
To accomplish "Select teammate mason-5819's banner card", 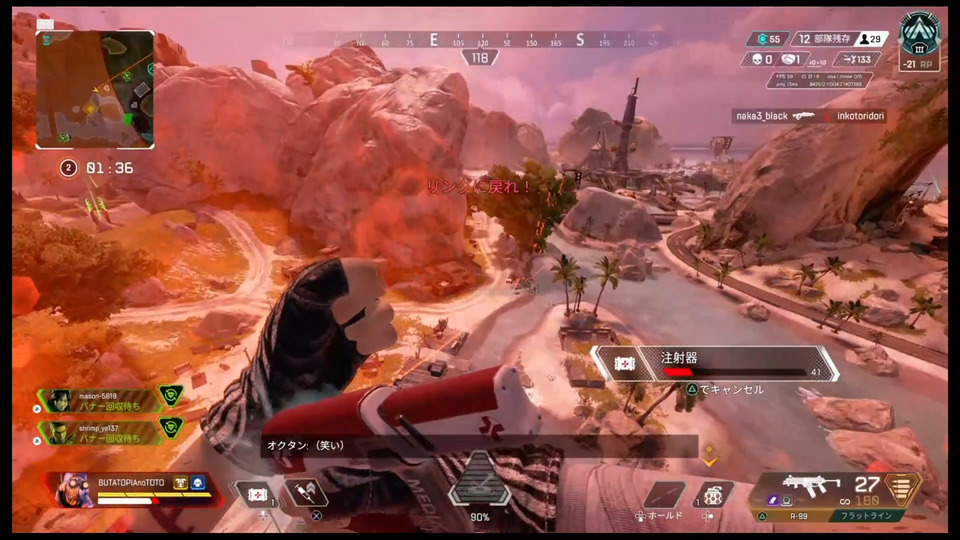I will pyautogui.click(x=98, y=399).
